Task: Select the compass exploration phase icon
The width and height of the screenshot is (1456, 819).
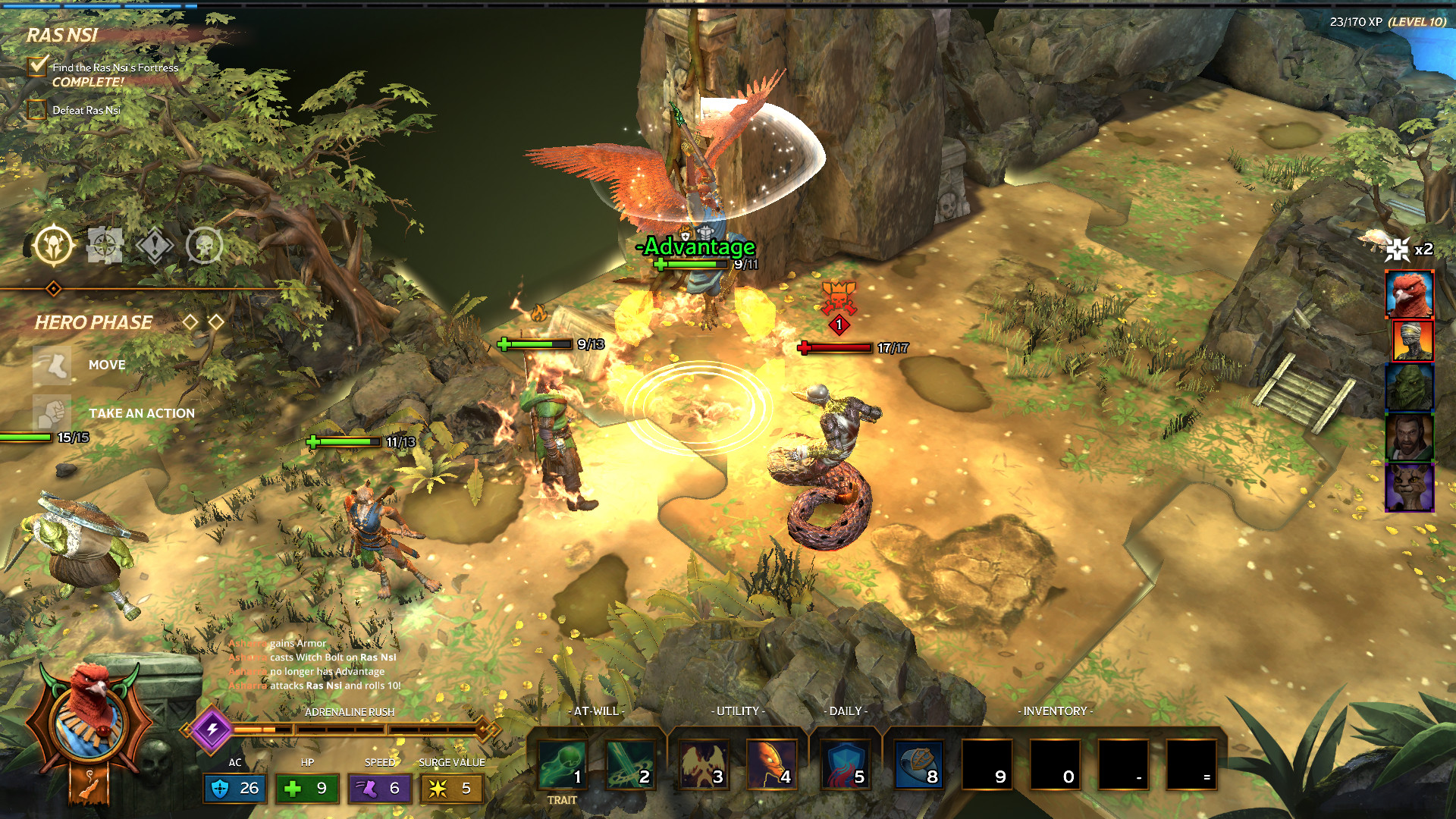Action: (105, 246)
